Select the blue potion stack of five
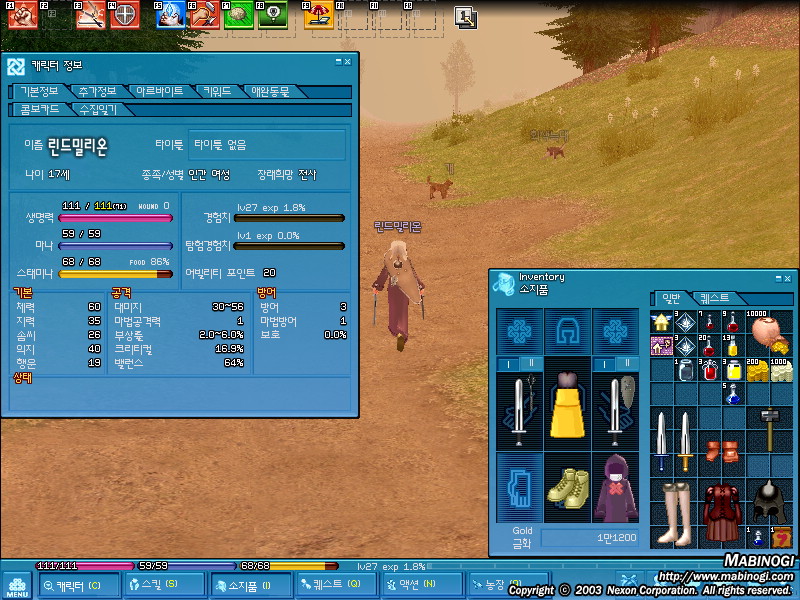Image resolution: width=800 pixels, height=600 pixels. (735, 395)
